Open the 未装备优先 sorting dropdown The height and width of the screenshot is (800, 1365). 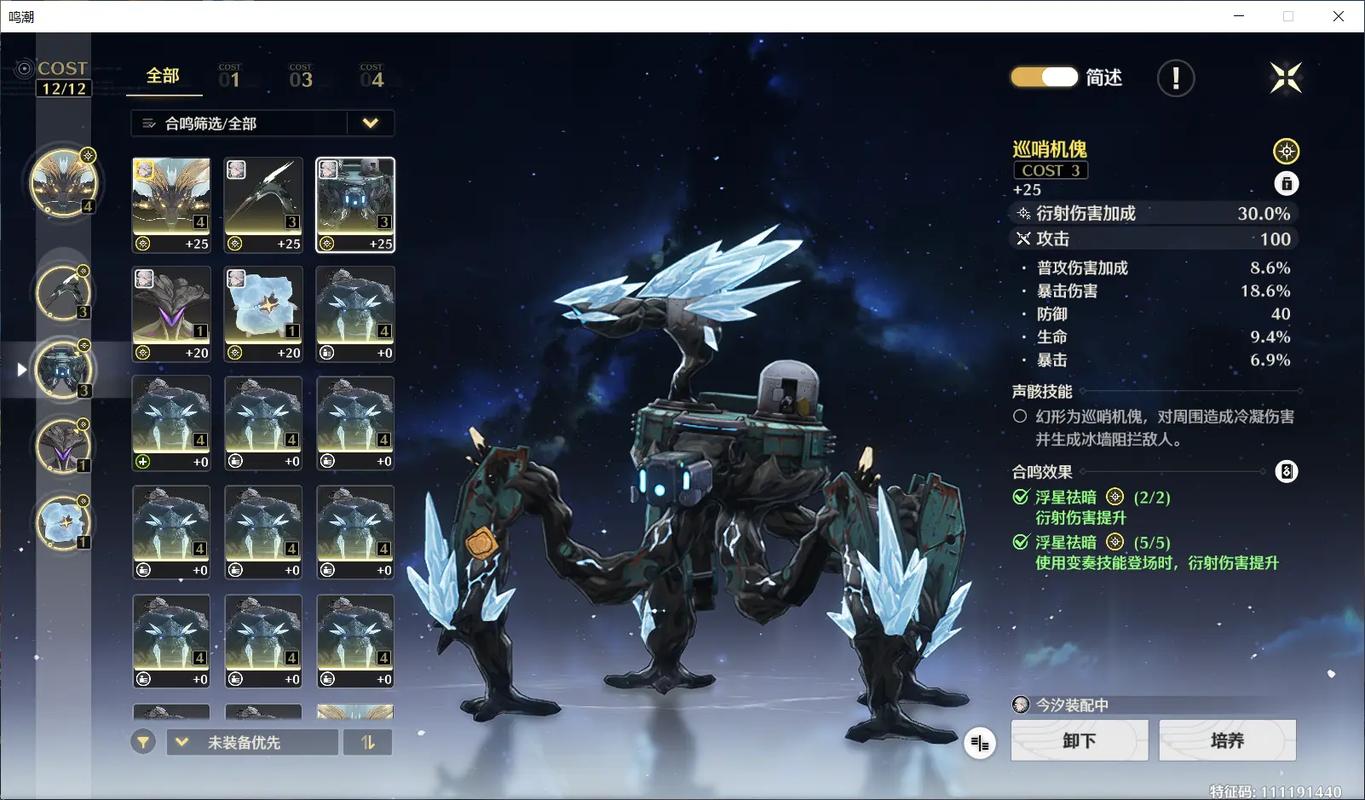[251, 741]
